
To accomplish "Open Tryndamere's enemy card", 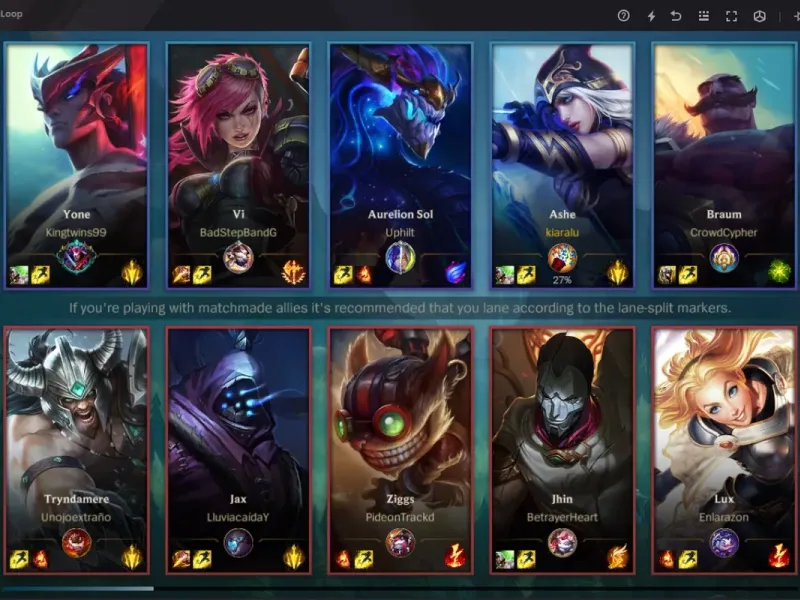I will tap(77, 440).
